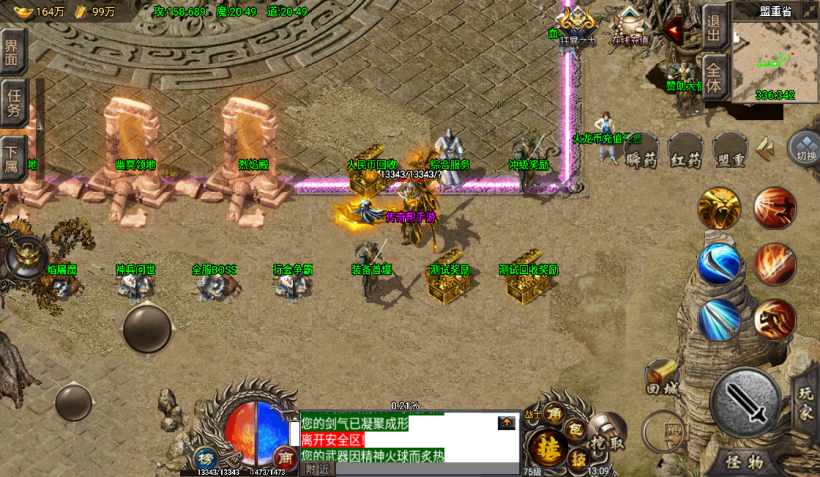Viewport: 820px width, 477px height.
Task: Open the 界面 interface side tab
Action: click(12, 50)
